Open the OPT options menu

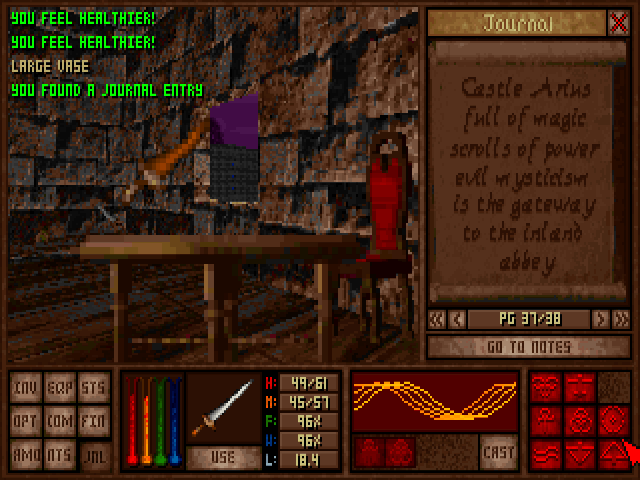pos(26,421)
